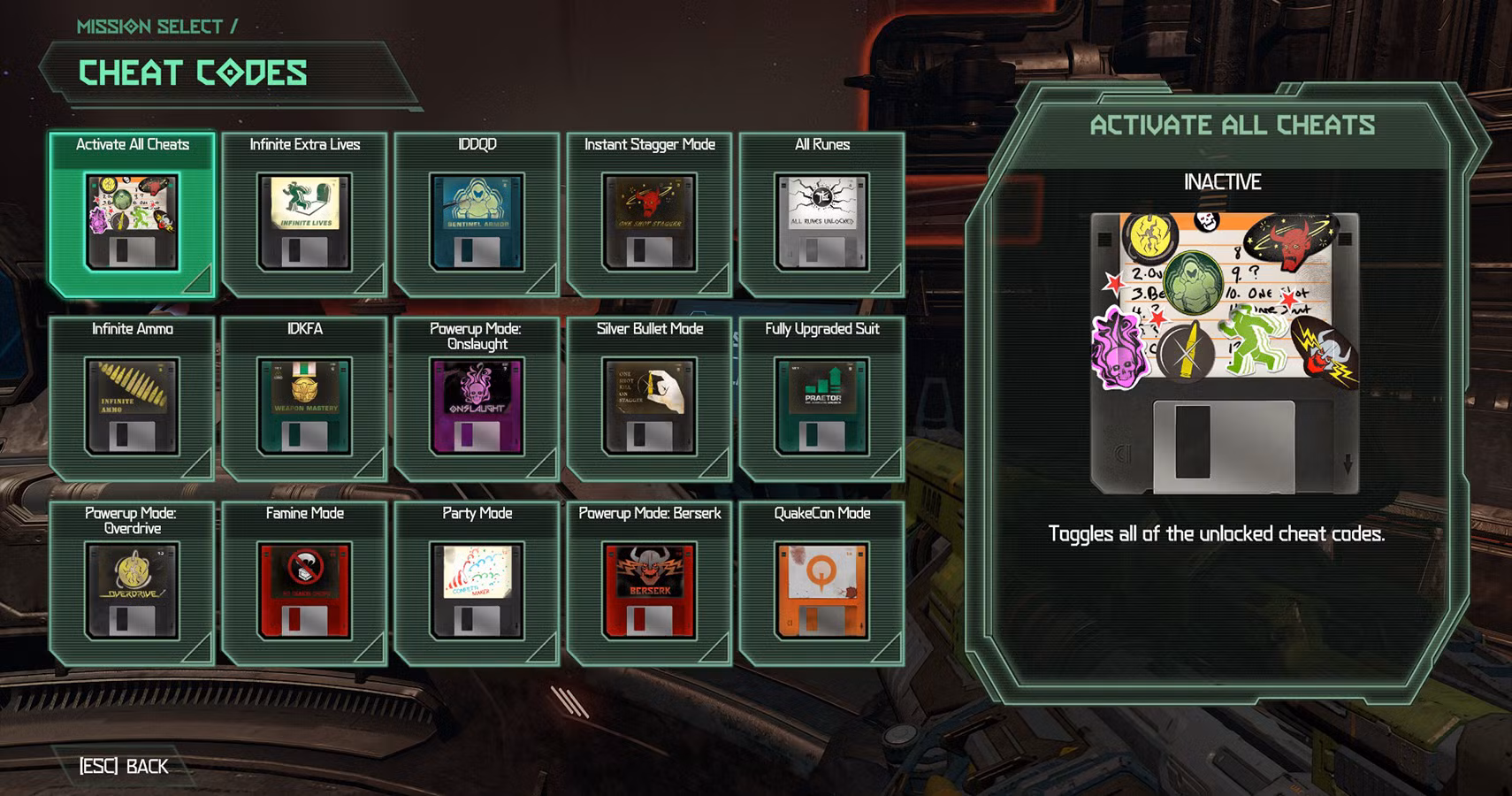Click the large floppy disk preview image
Screen dimensions: 1512x796
tap(1227, 354)
